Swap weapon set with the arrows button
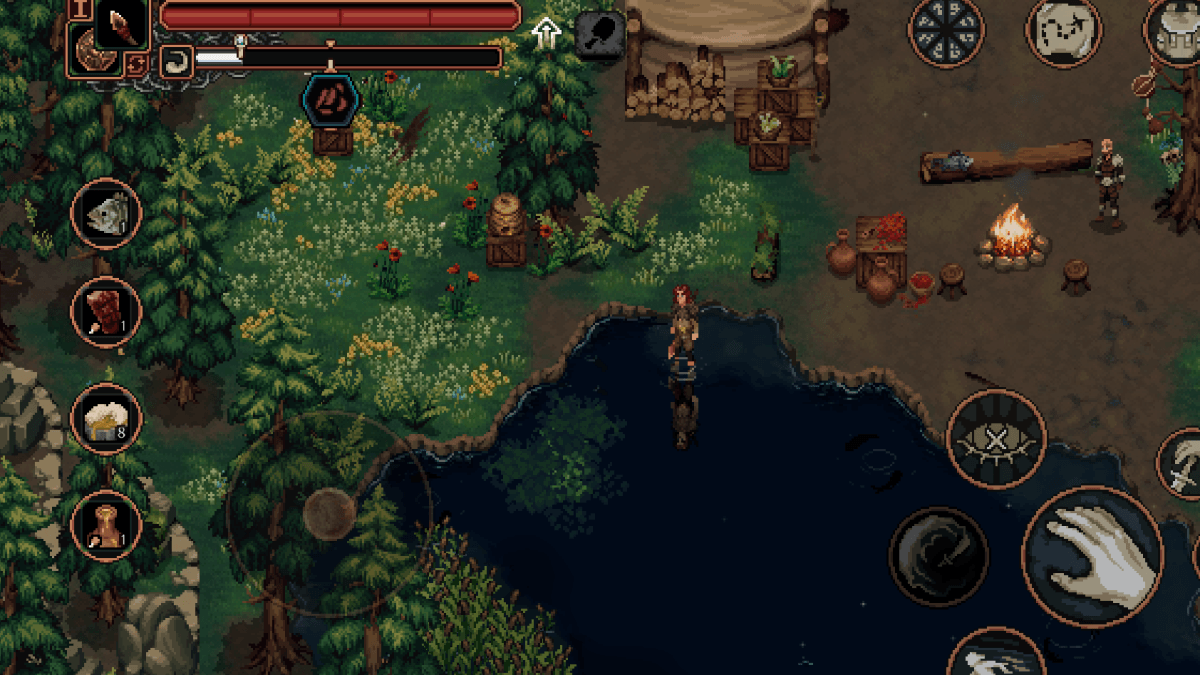The height and width of the screenshot is (675, 1200). click(x=135, y=65)
